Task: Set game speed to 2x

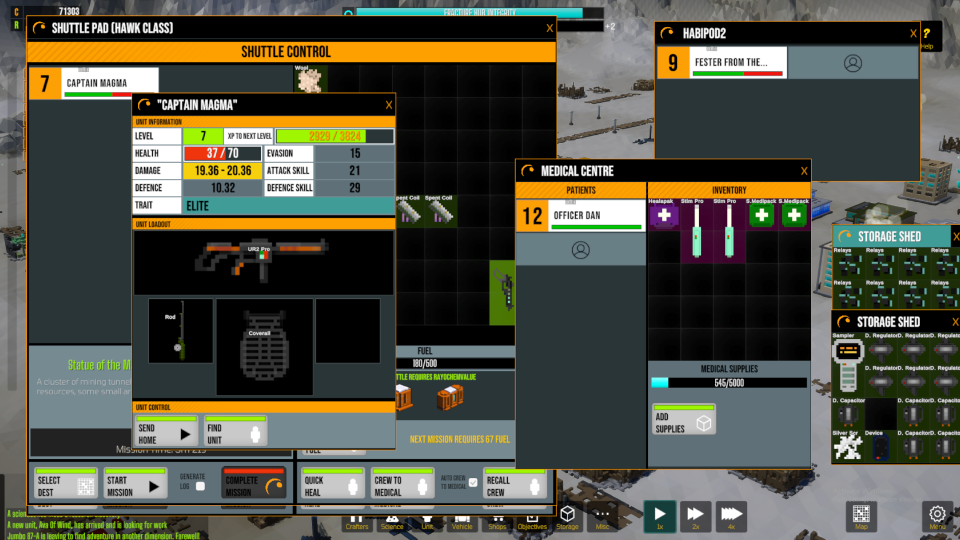Action: tap(696, 515)
